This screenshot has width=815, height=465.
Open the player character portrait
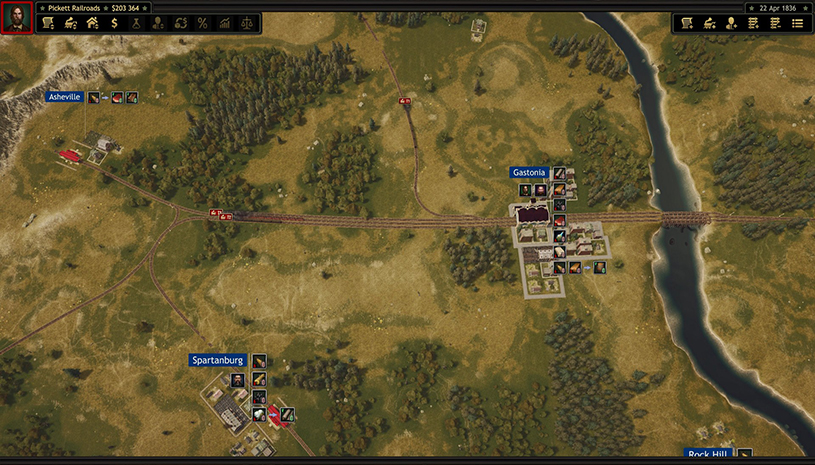click(17, 17)
